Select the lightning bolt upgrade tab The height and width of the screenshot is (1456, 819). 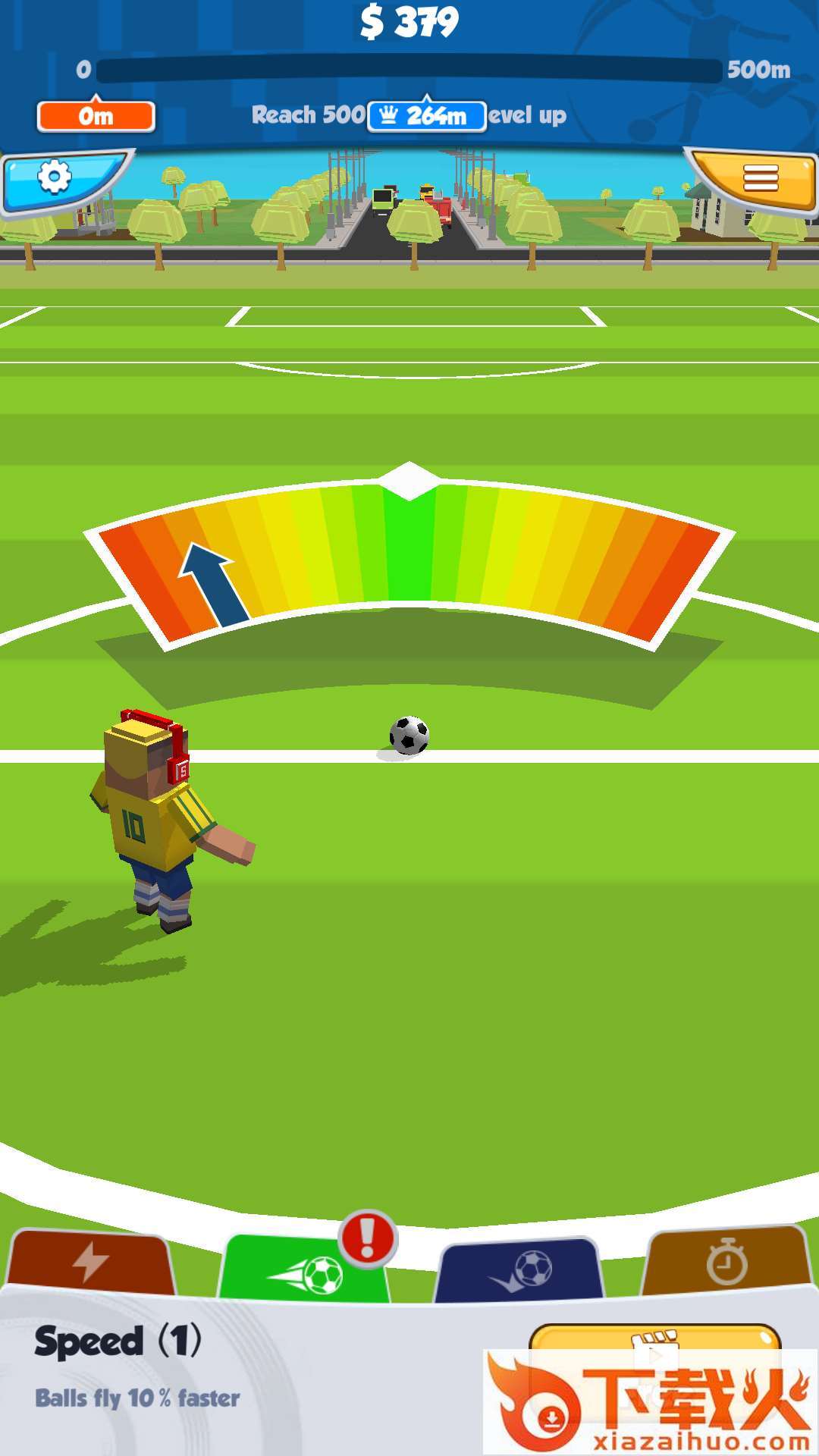pyautogui.click(x=91, y=1263)
